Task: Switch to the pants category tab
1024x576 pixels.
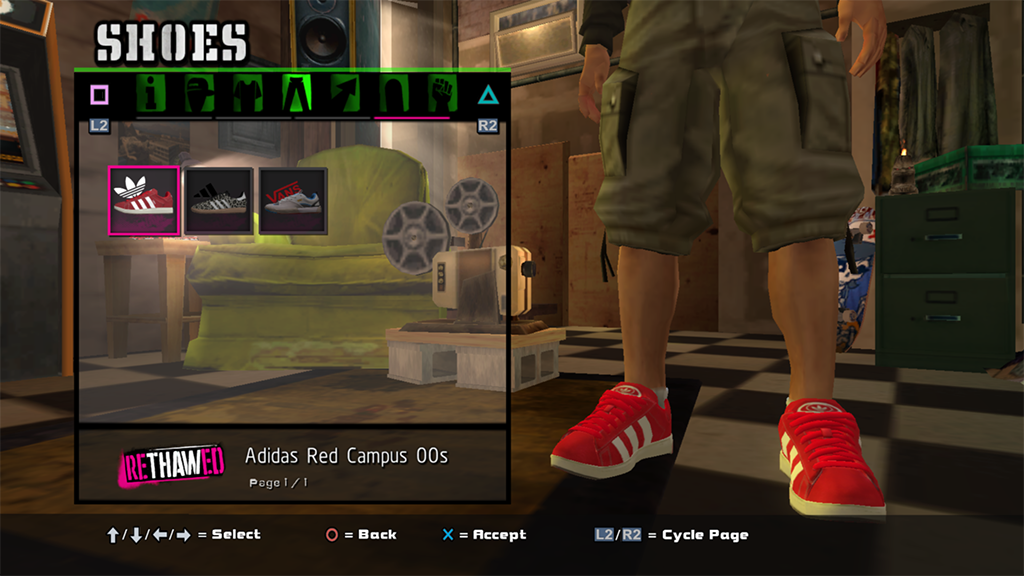Action: [297, 94]
